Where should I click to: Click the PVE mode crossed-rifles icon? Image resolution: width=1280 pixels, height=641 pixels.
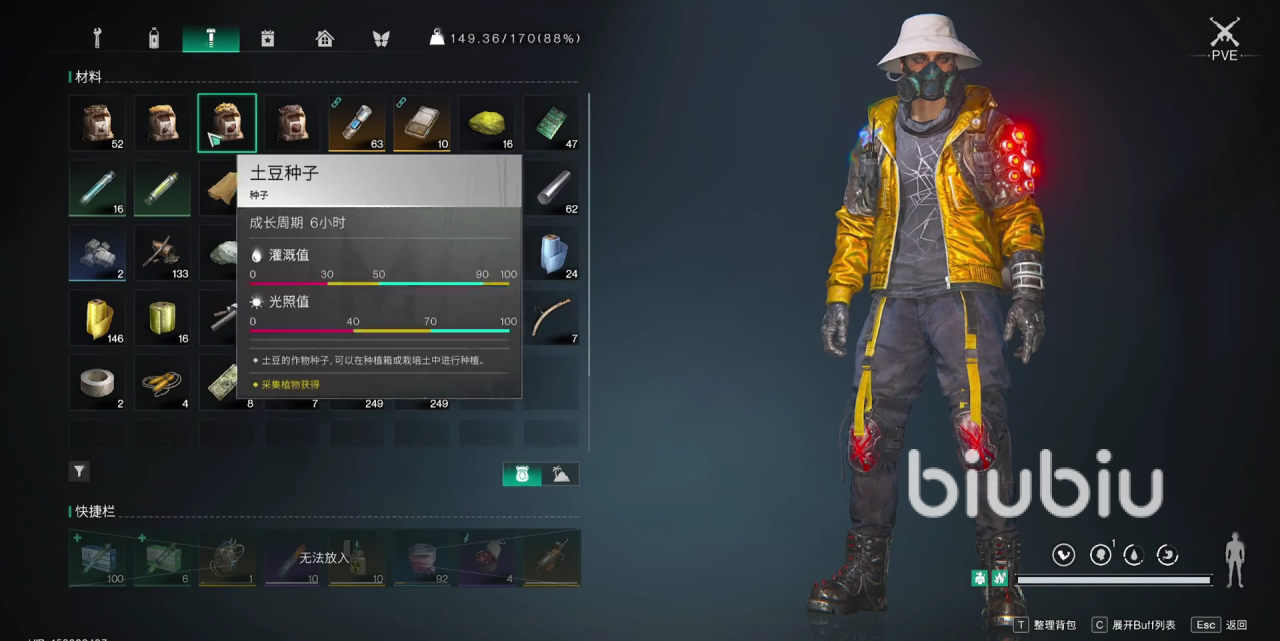[x=1224, y=32]
